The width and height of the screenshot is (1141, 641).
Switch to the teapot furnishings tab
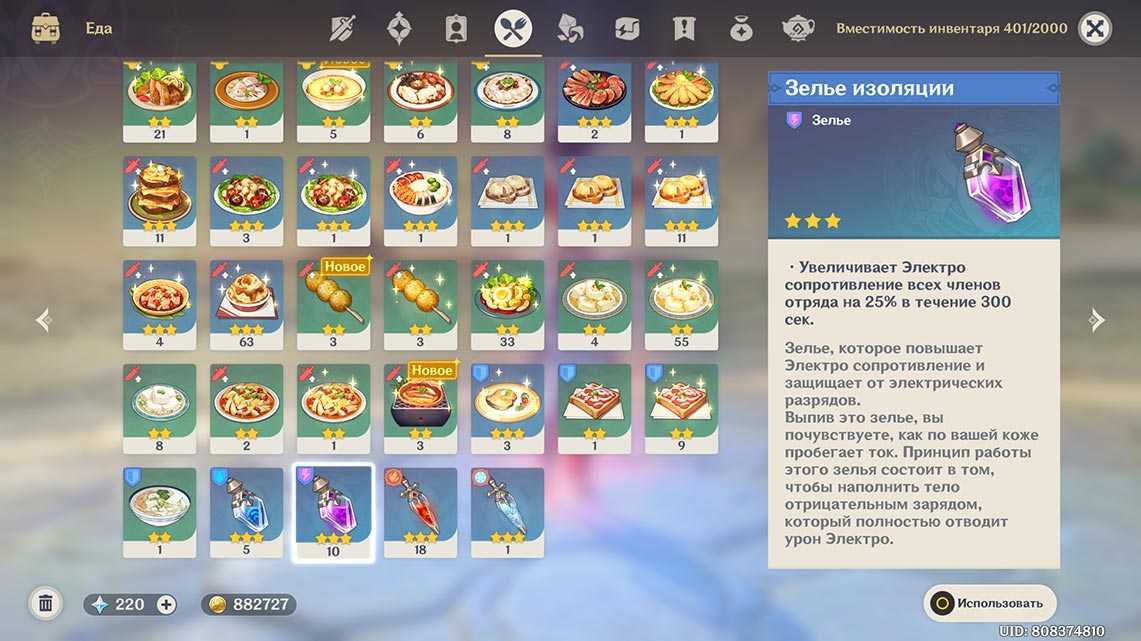tap(797, 29)
